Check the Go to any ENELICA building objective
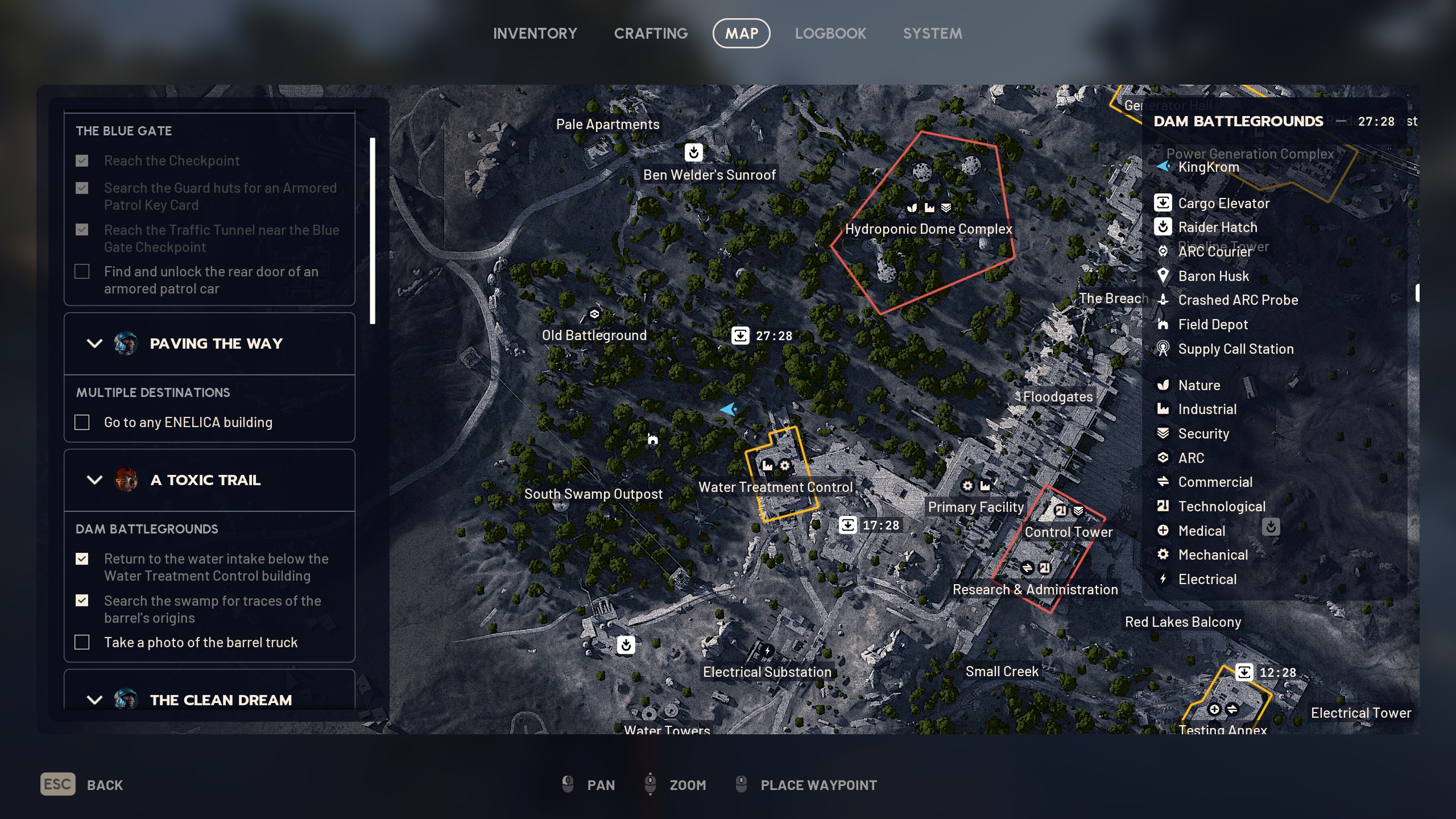The width and height of the screenshot is (1456, 819). (x=82, y=422)
